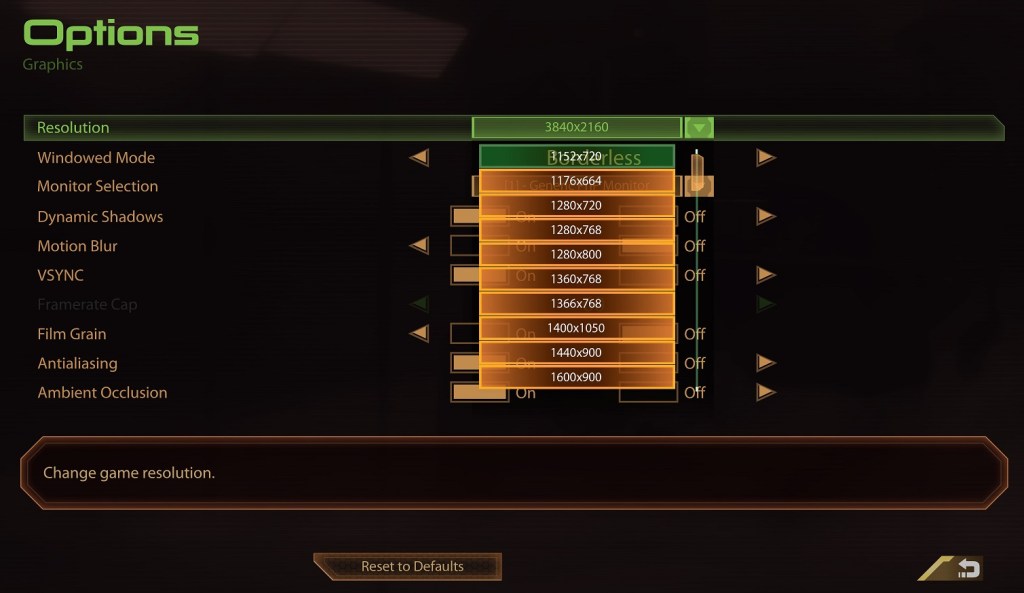Screen dimensions: 1024x593
Task: Pick the 1280x720 resolution entry
Action: pos(577,206)
